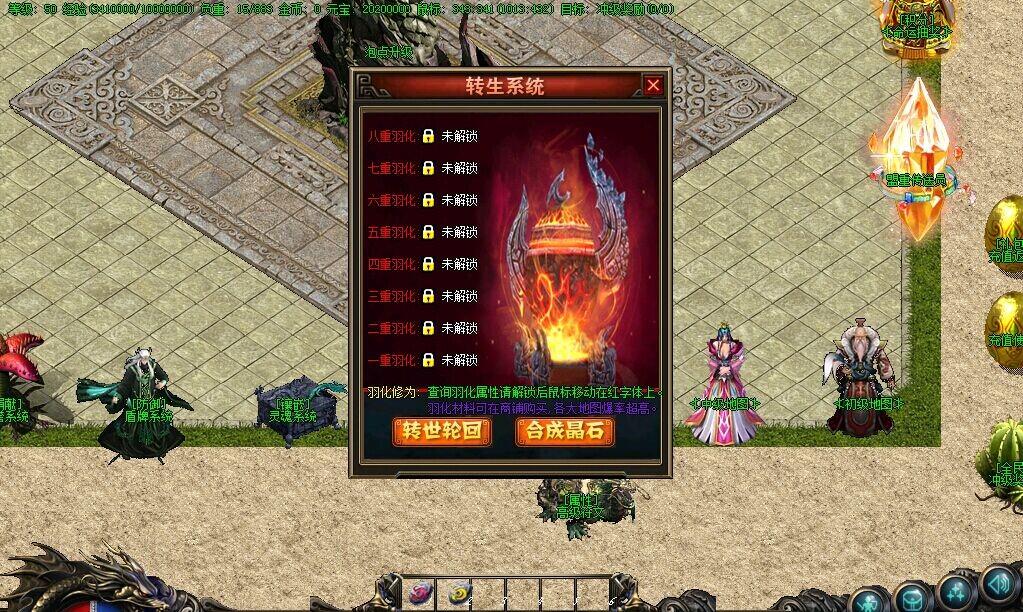Viewport: 1023px width, 612px height.
Task: Select the 一重羽化 row
Action: click(x=393, y=360)
